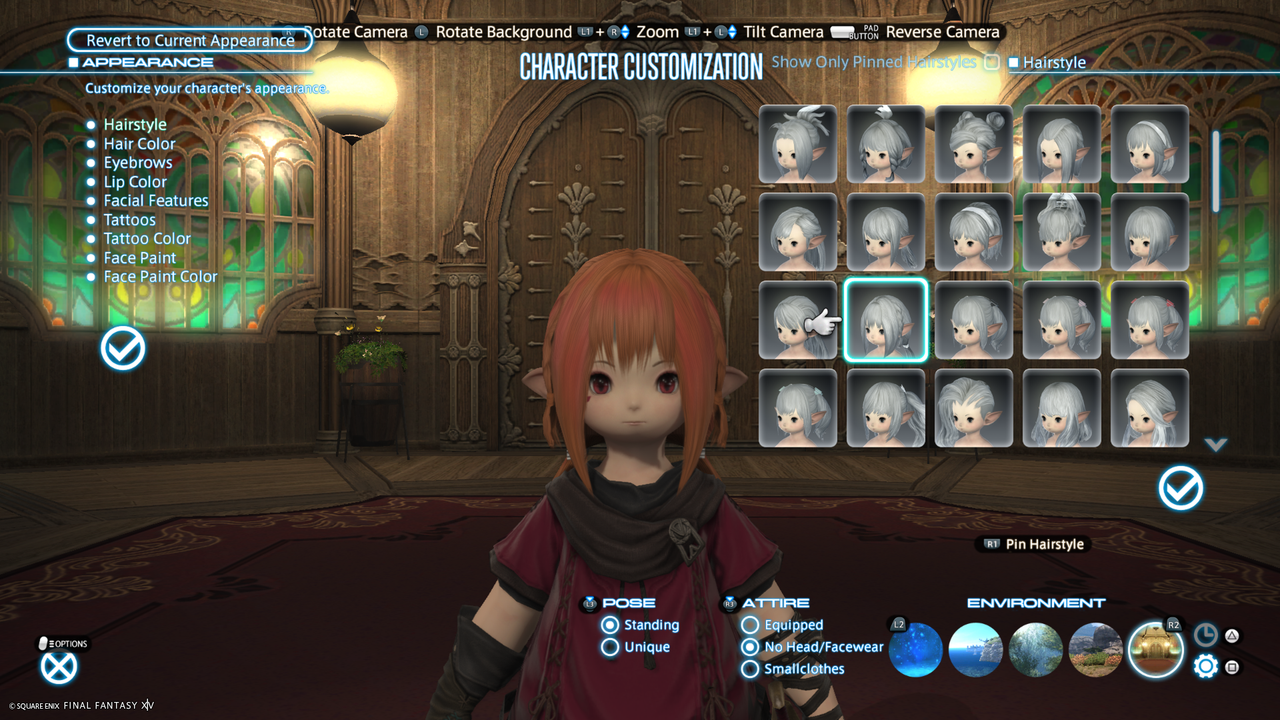Viewport: 1280px width, 720px height.
Task: Open the settings gear icon
Action: 1205,665
